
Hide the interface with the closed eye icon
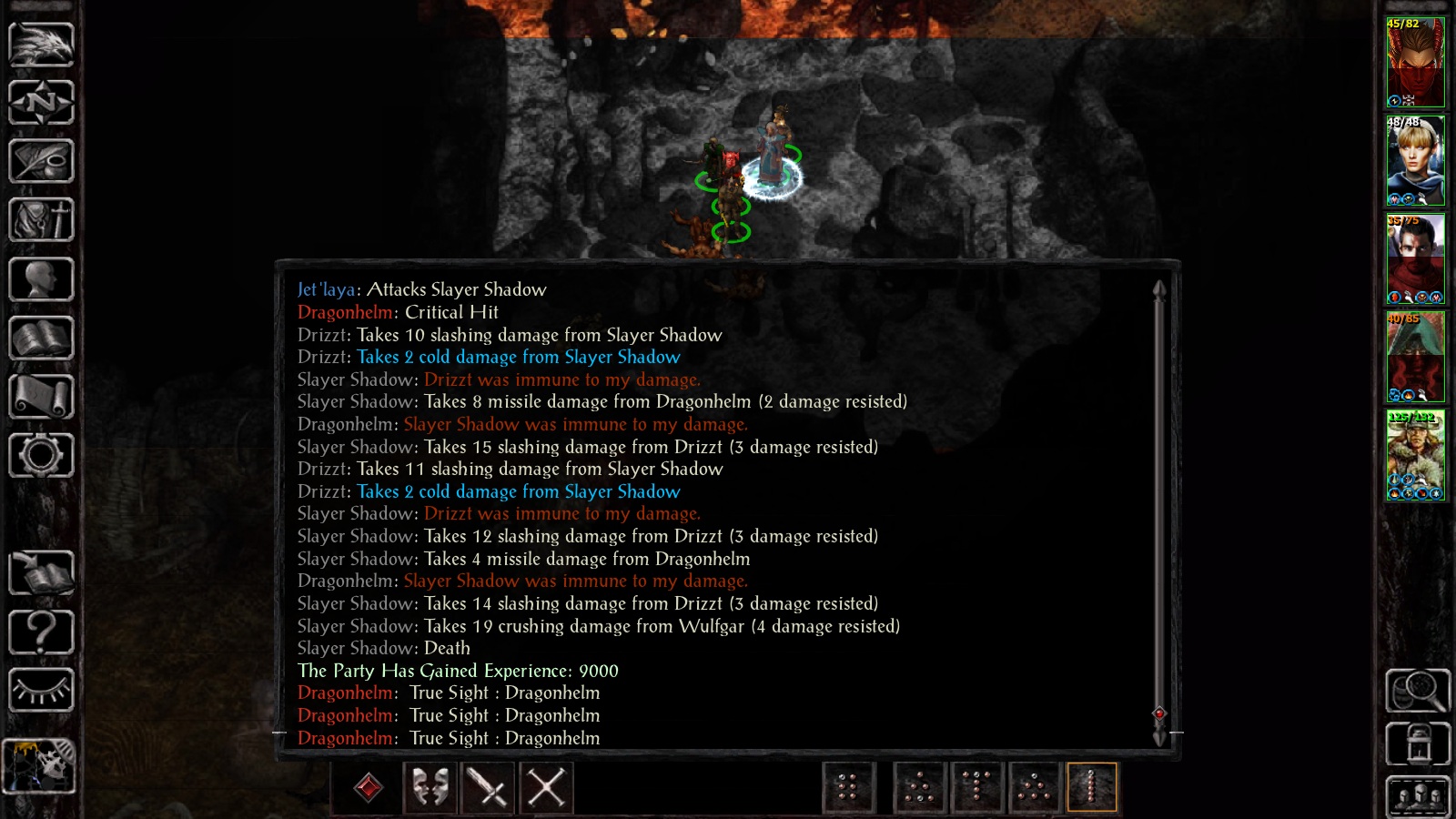[x=41, y=690]
